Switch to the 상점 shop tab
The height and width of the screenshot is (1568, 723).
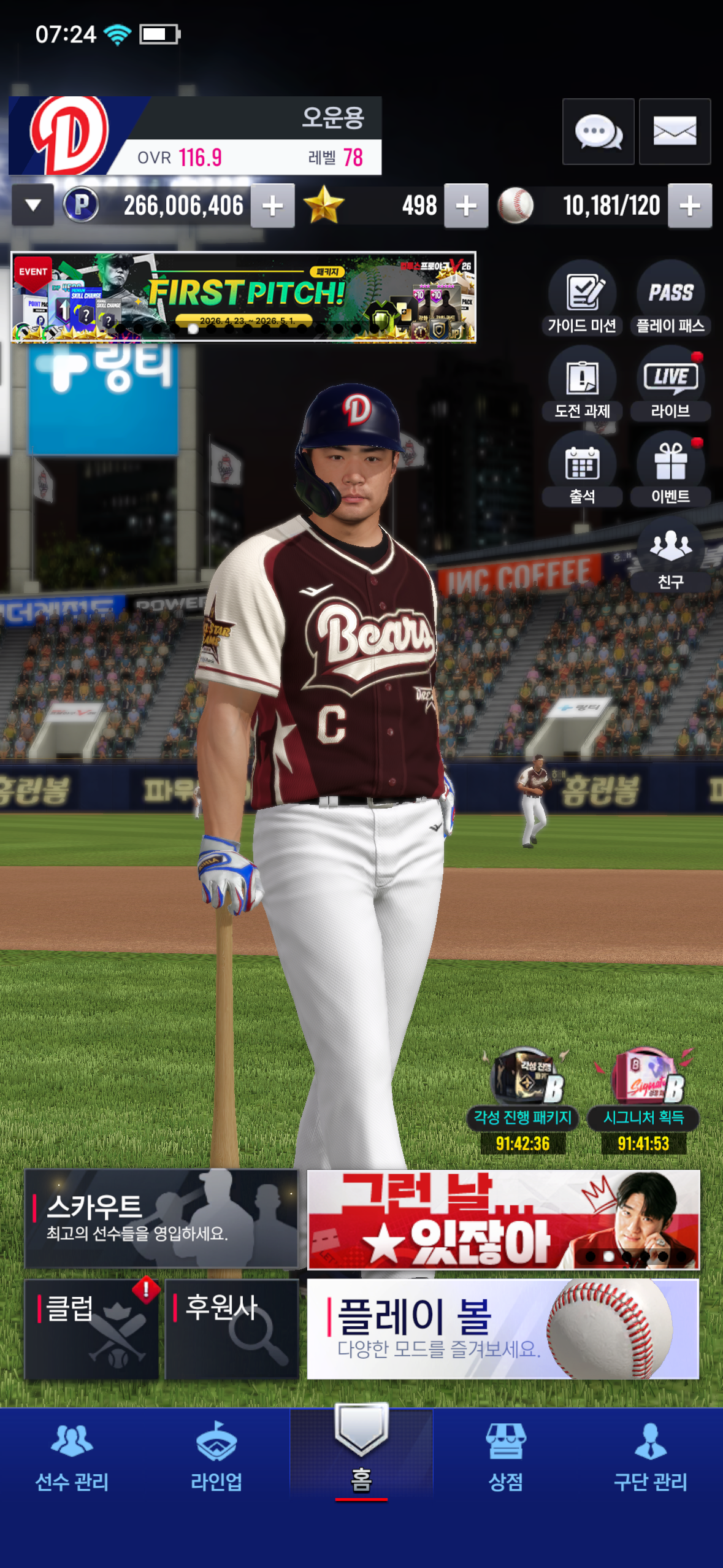(x=505, y=1456)
